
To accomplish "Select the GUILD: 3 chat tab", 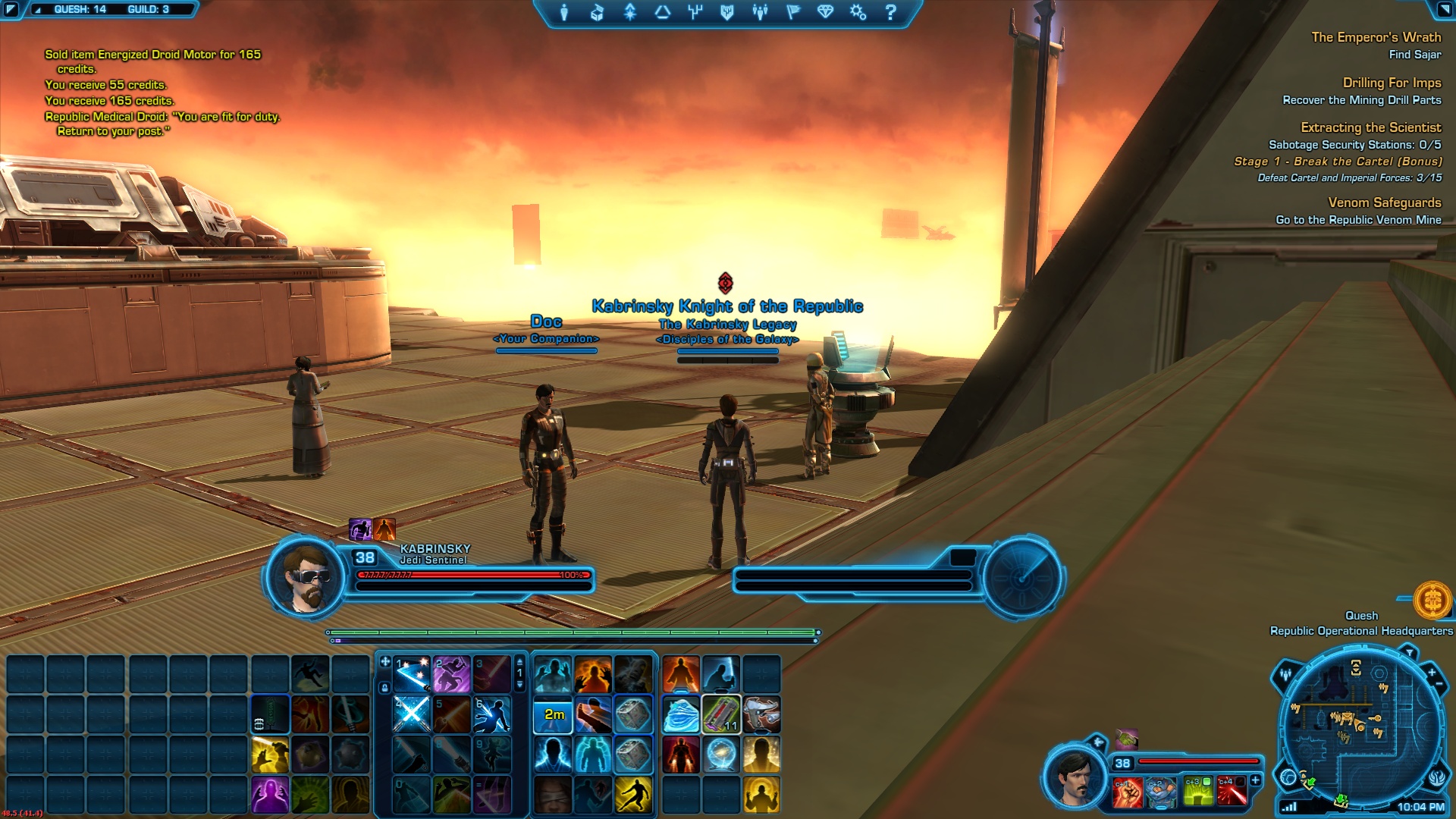I will (x=149, y=9).
